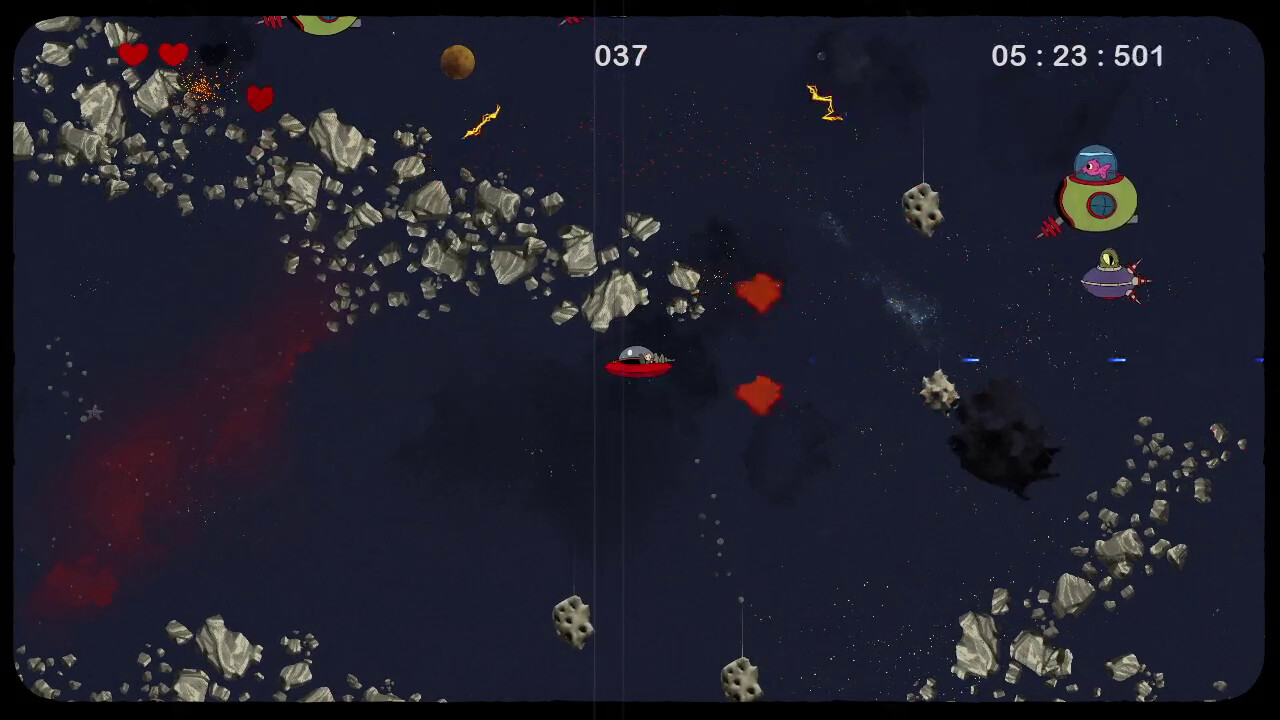
Task: Click the player's silver UFO ship
Action: click(x=640, y=362)
